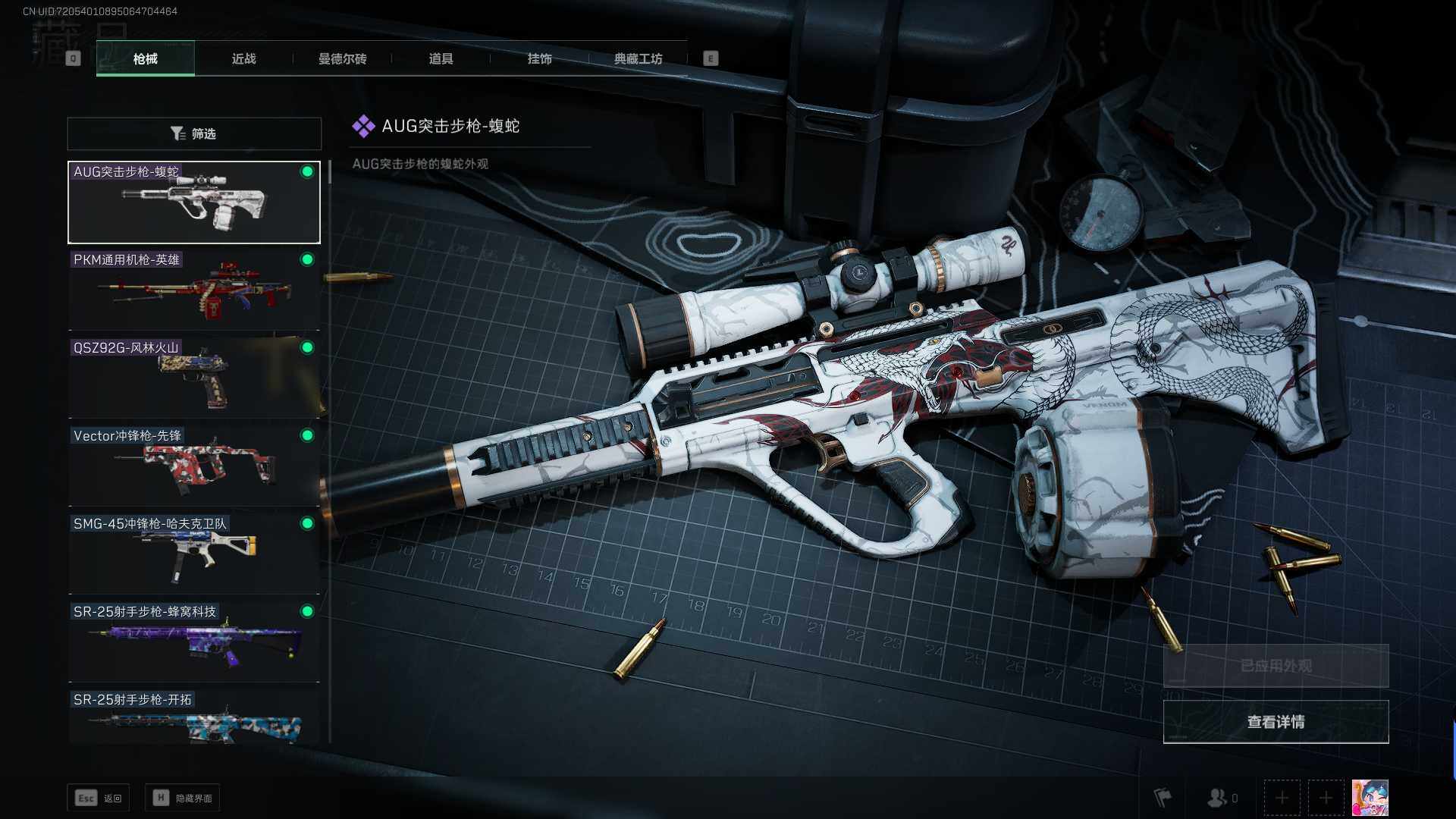
Task: Switch to the 道具 tab
Action: pos(441,58)
